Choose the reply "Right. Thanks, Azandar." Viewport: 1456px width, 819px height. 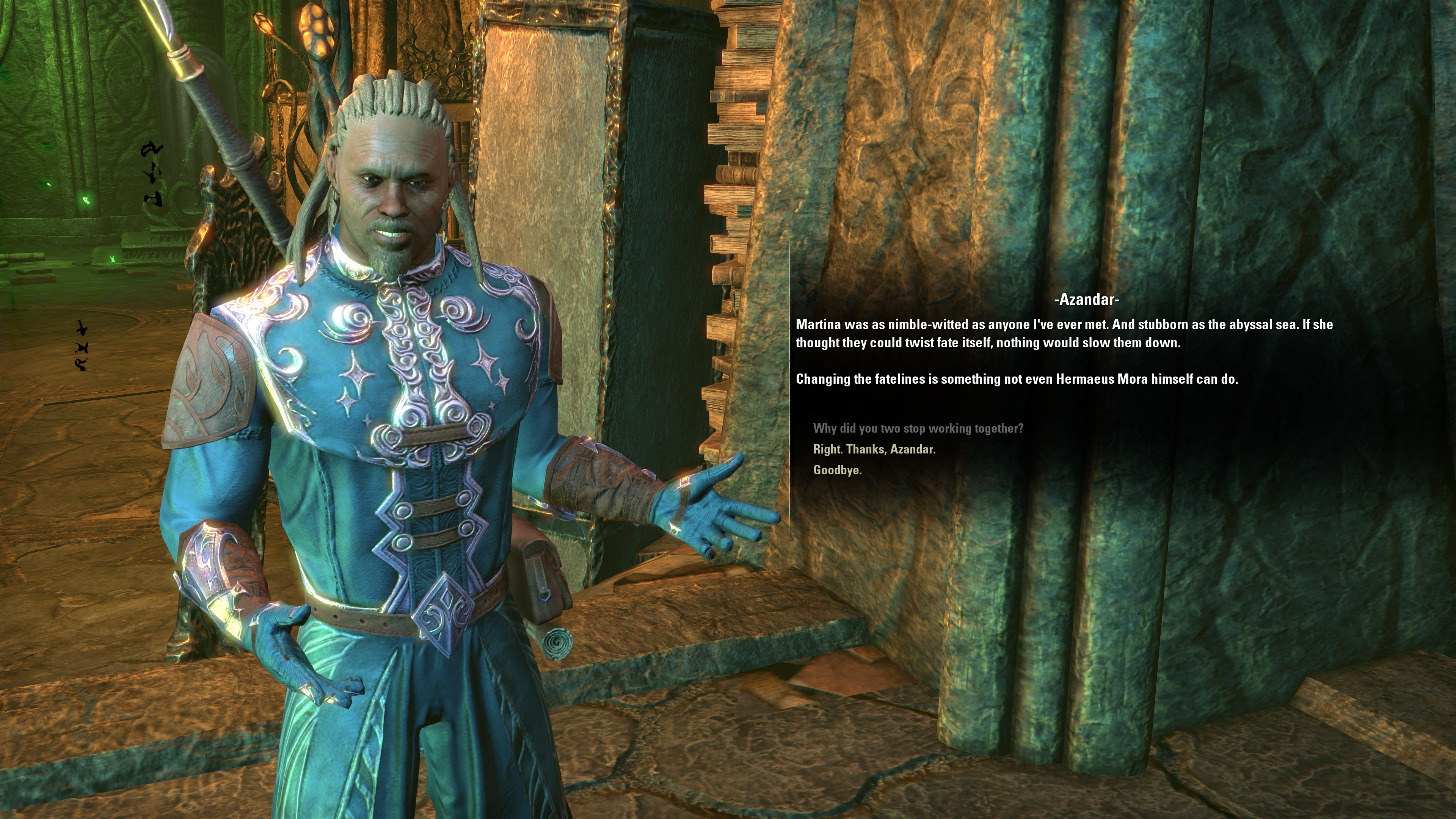[x=874, y=449]
